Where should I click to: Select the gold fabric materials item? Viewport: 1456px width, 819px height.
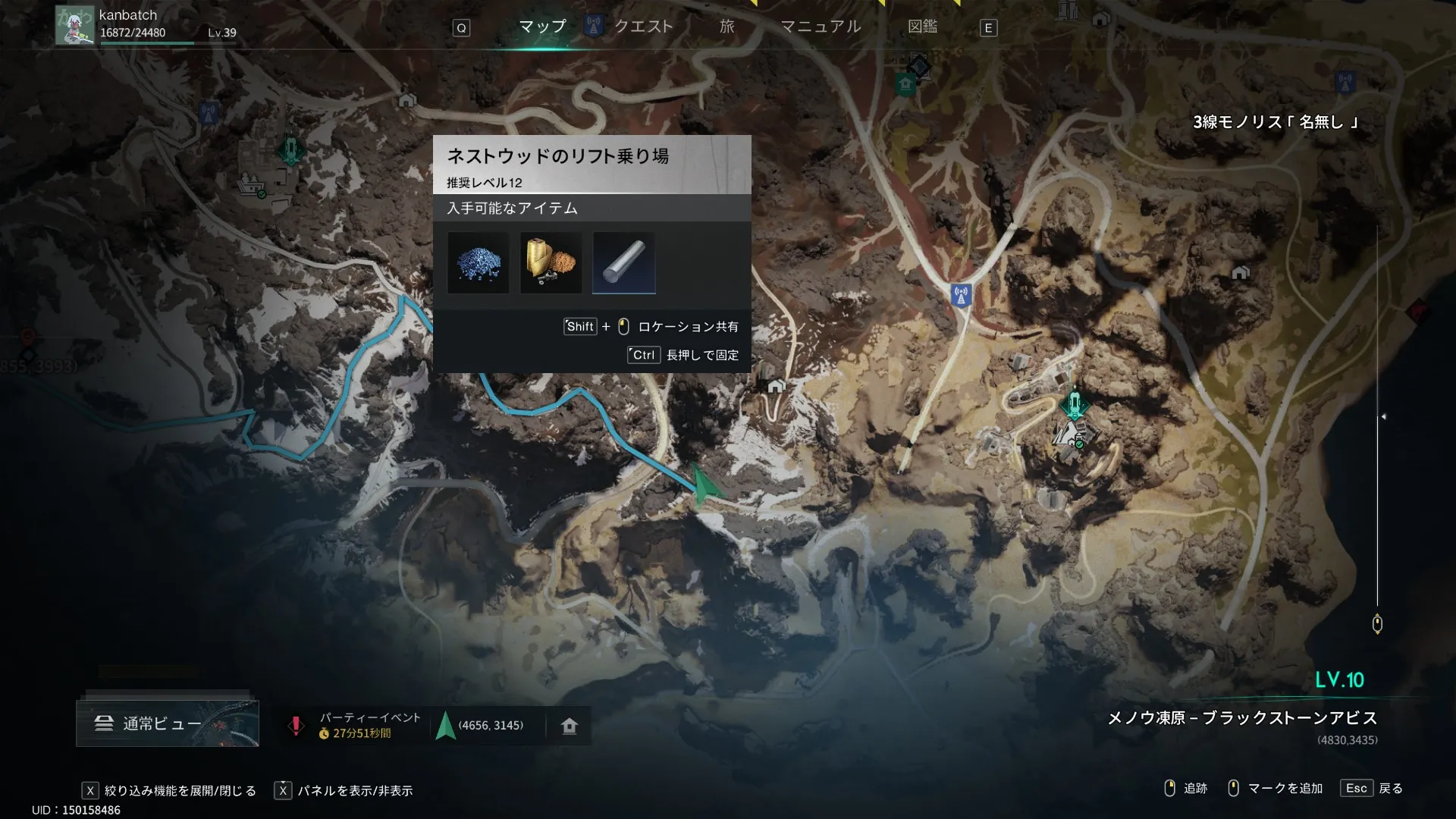(x=551, y=263)
